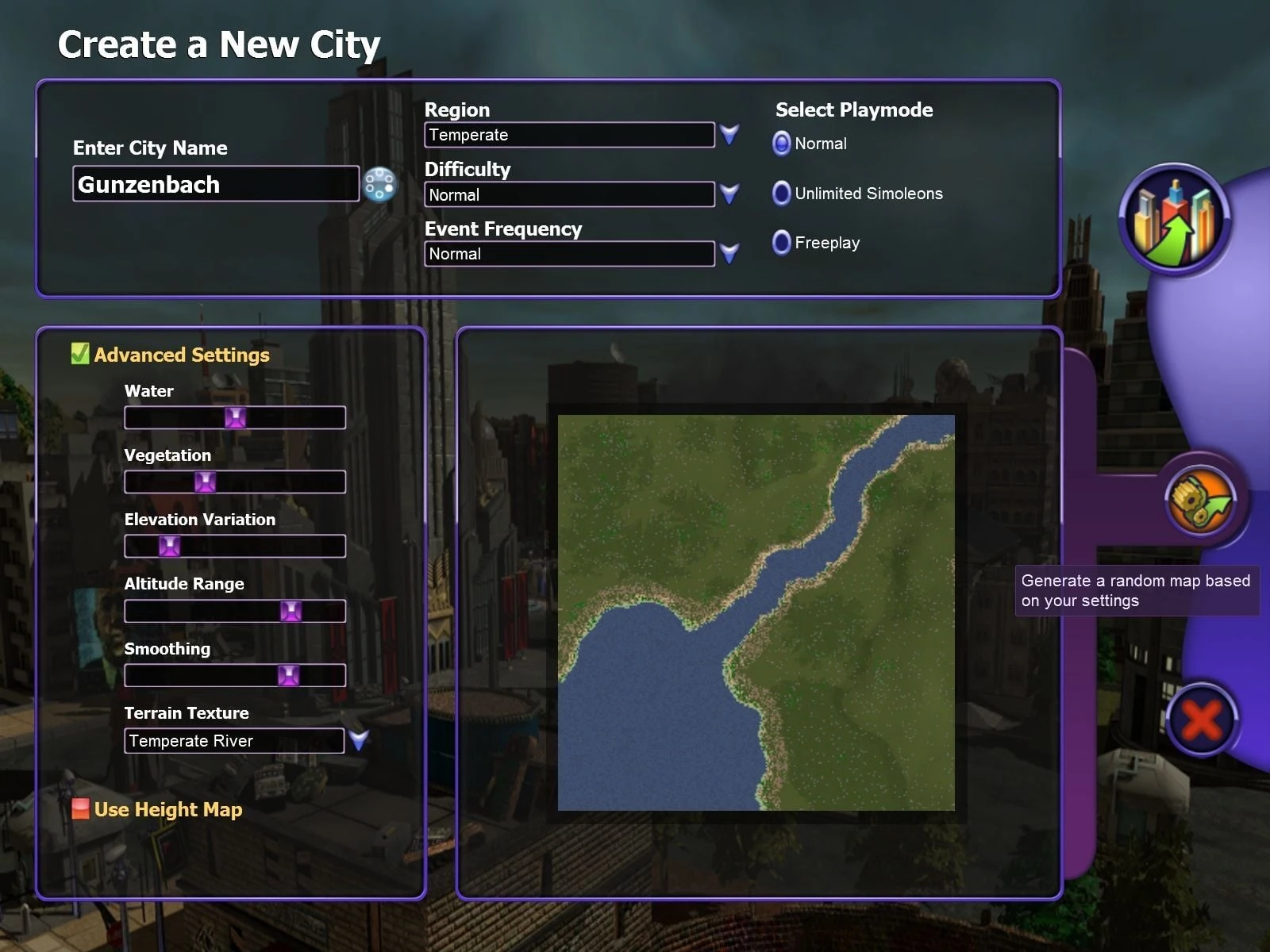The image size is (1270, 952).
Task: Click the Altitude Range slider handle
Action: pyautogui.click(x=291, y=611)
